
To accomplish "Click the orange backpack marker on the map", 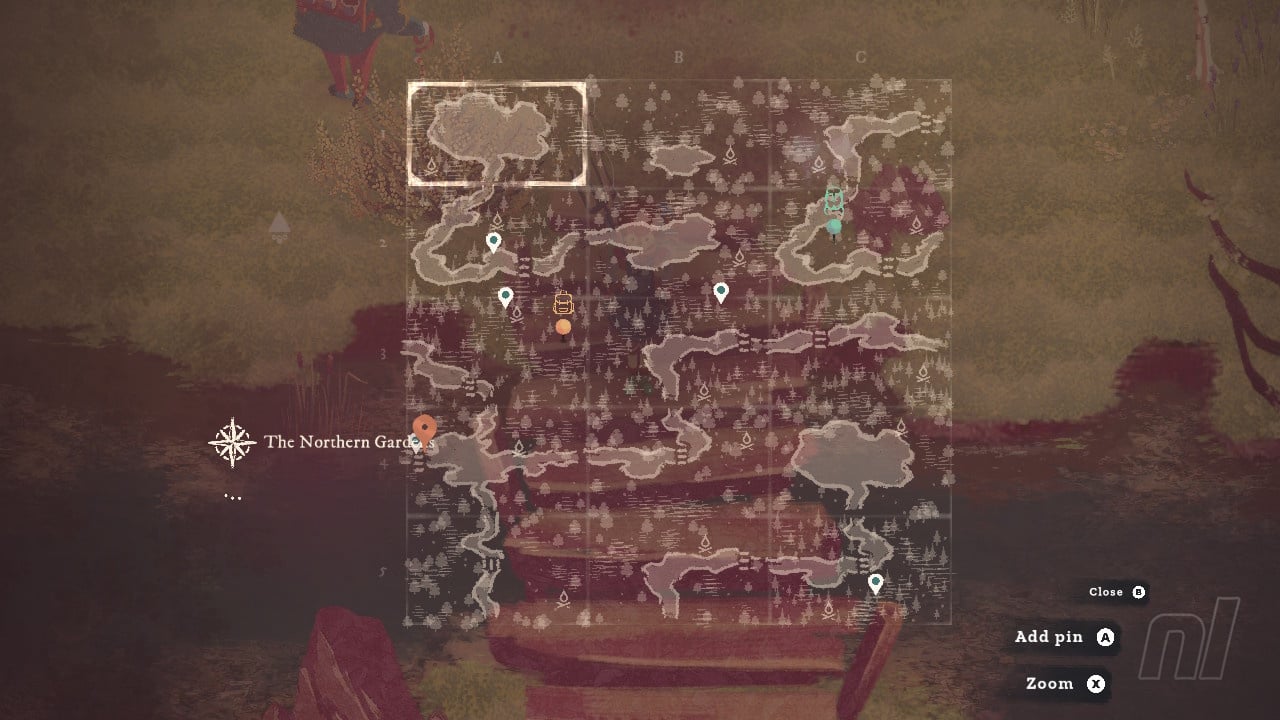I will pos(563,304).
